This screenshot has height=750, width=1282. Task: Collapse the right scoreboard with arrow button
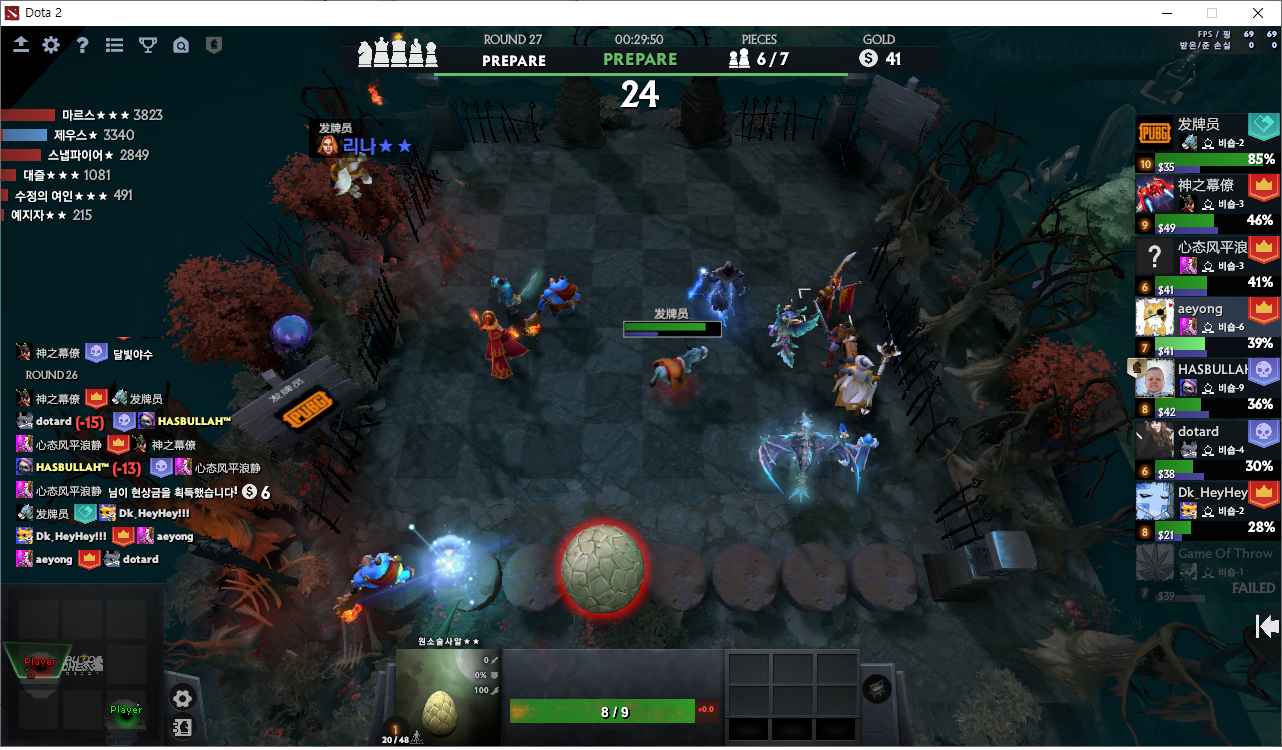click(1267, 626)
